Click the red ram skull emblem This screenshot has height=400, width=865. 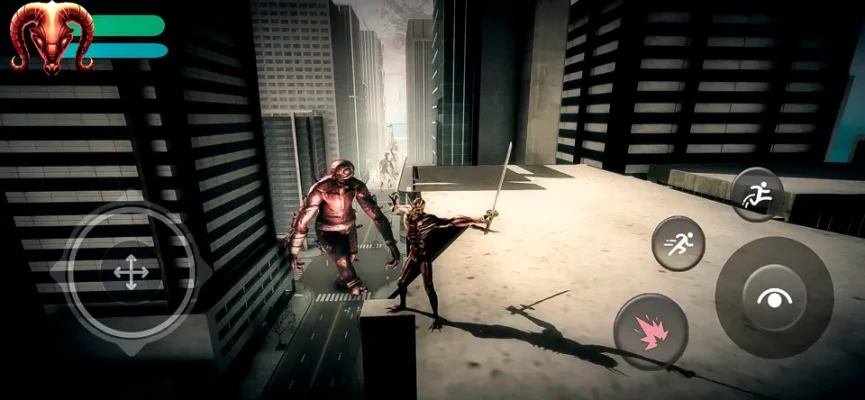[x=51, y=36]
